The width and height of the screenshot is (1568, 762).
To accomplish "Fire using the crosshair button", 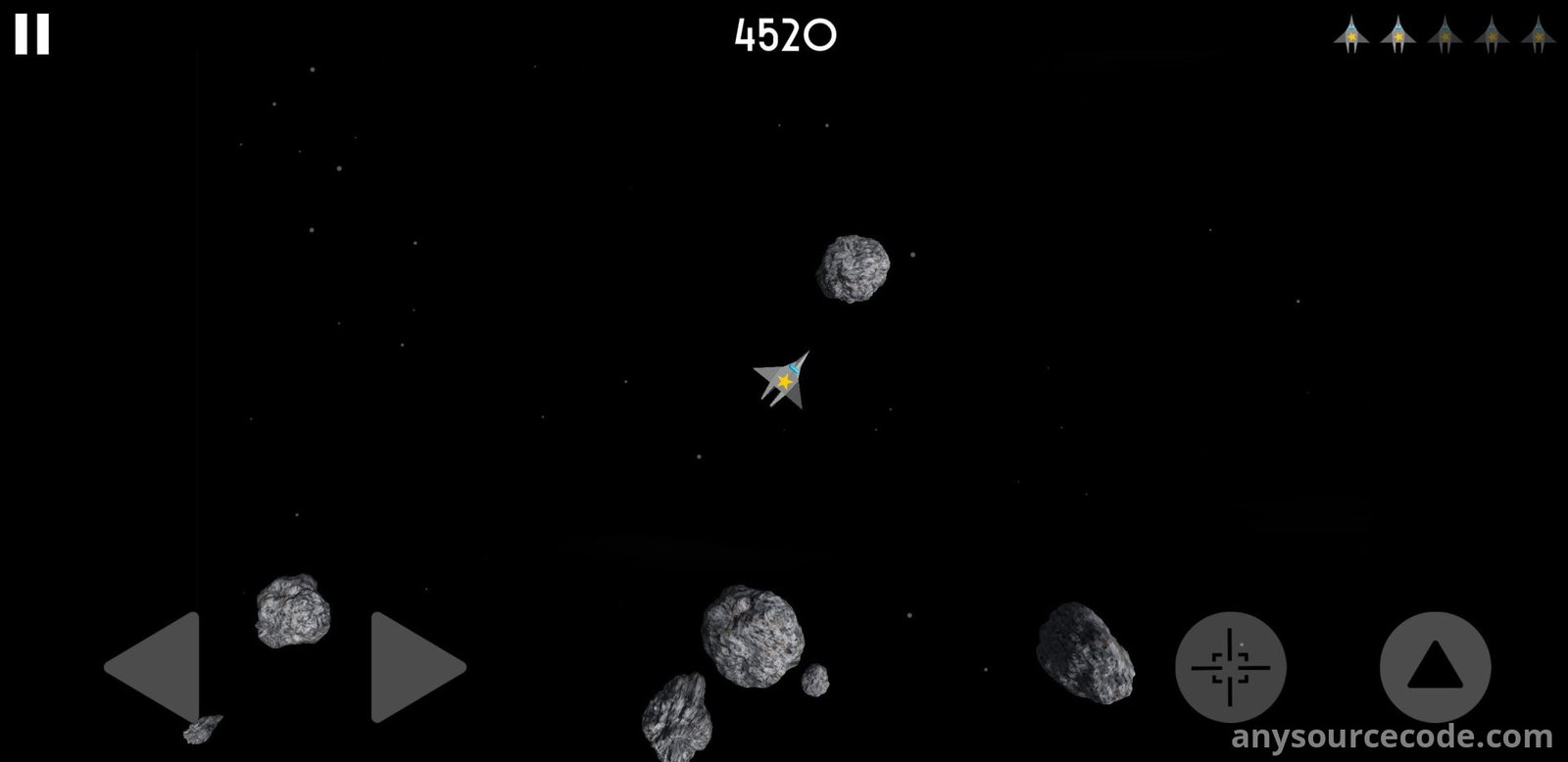I will [1230, 667].
